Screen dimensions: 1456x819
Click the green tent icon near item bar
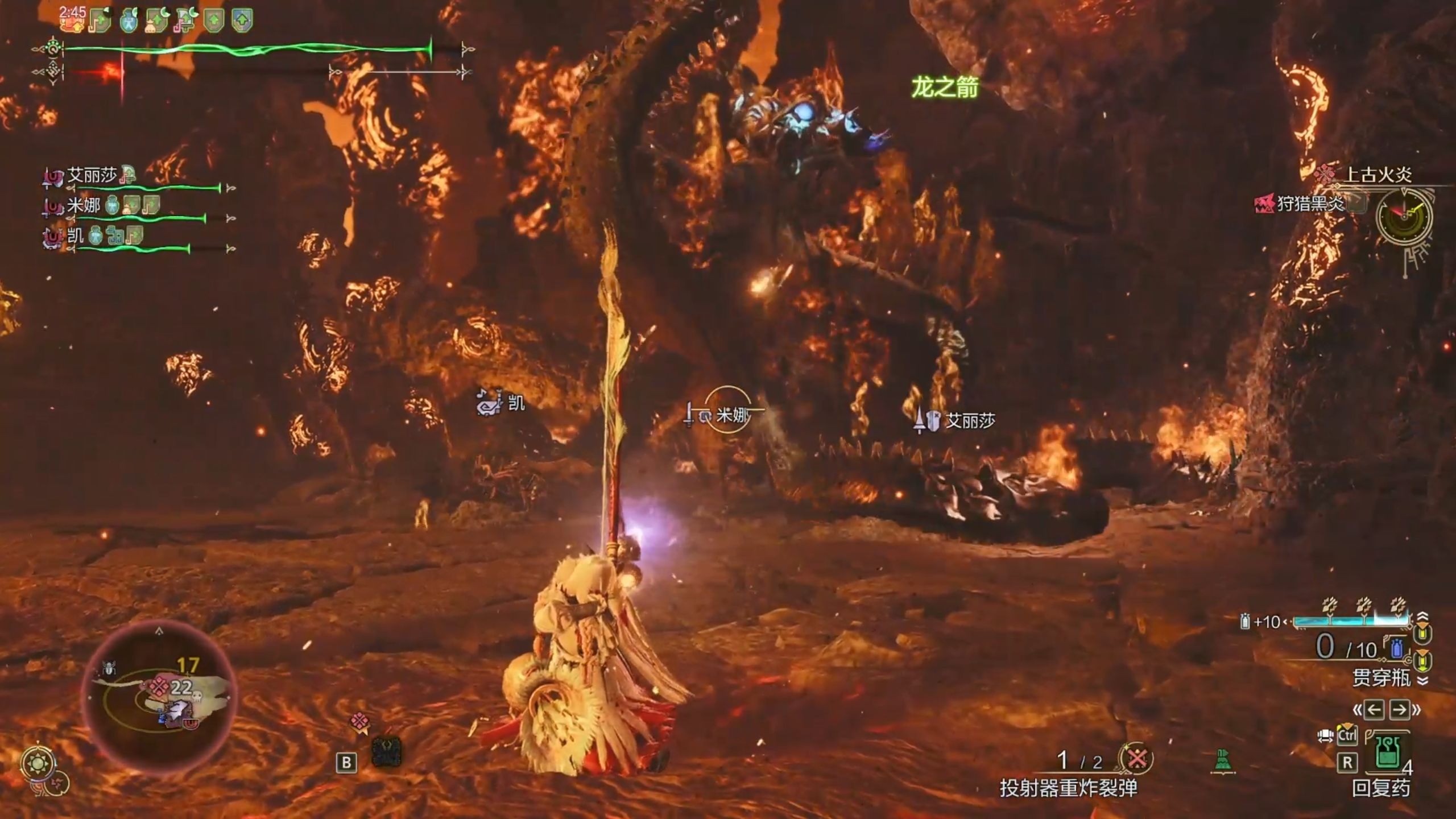point(1223,761)
